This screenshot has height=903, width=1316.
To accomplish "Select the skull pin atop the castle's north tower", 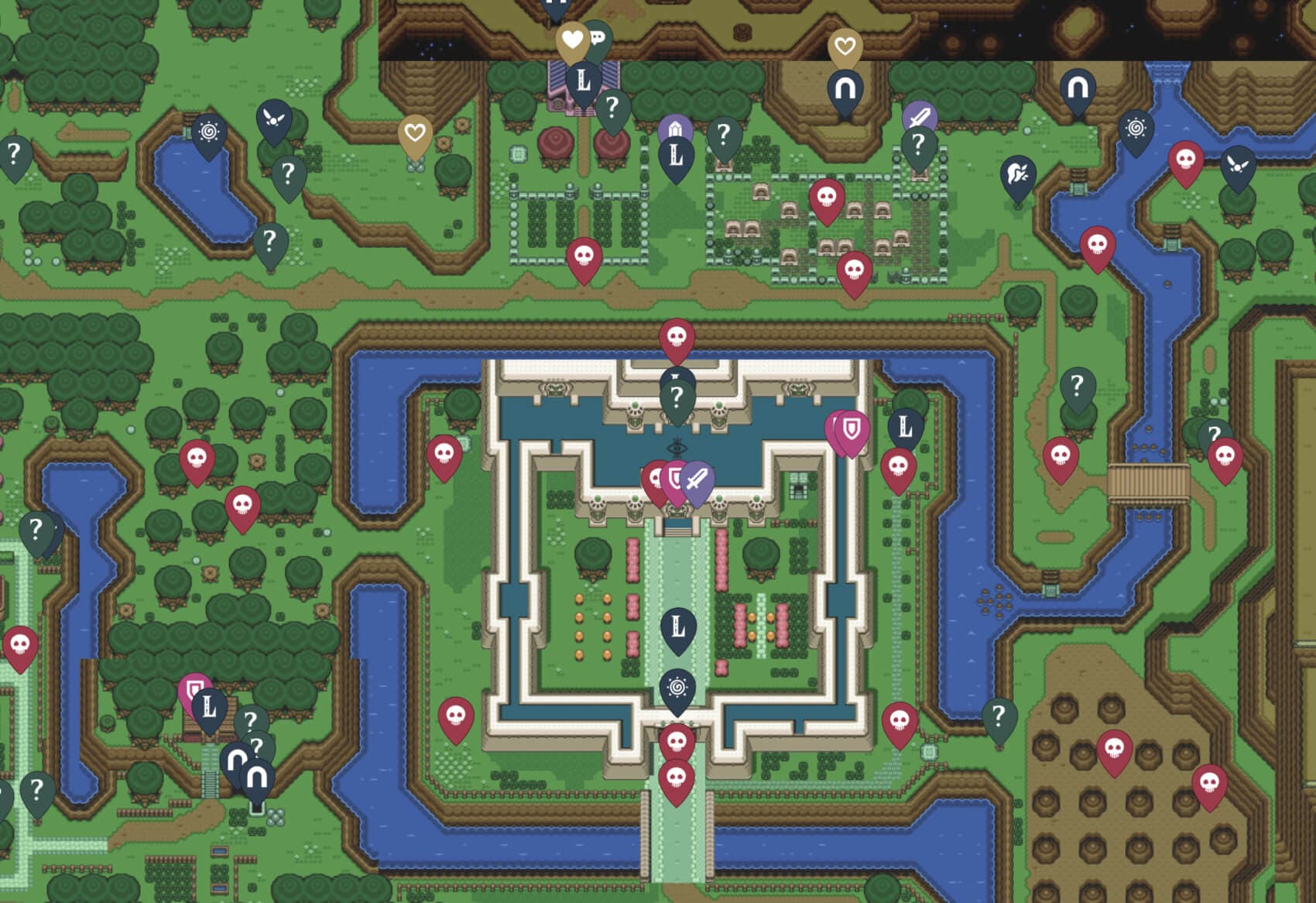I will coord(676,337).
